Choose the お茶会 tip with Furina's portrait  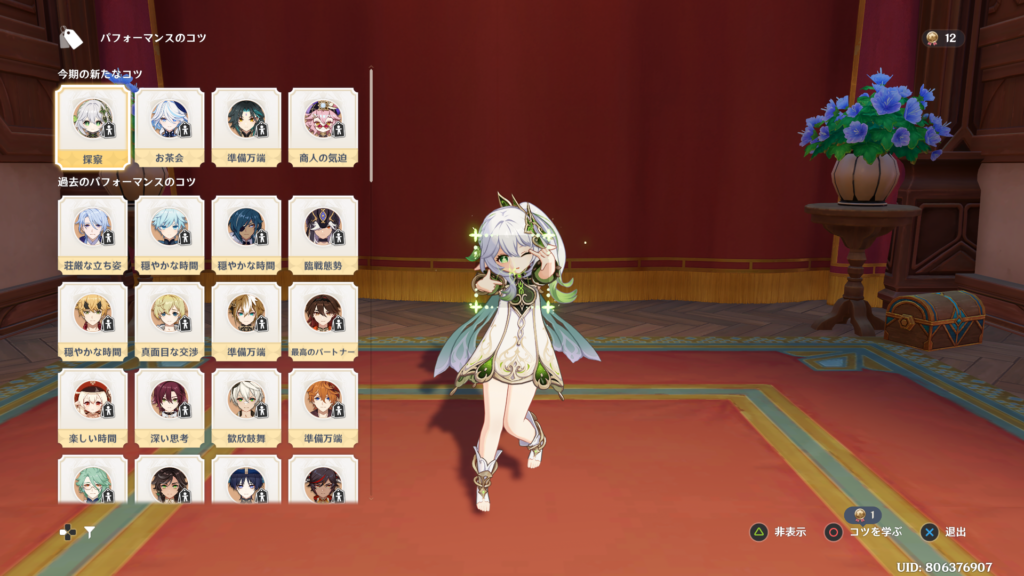click(x=169, y=126)
